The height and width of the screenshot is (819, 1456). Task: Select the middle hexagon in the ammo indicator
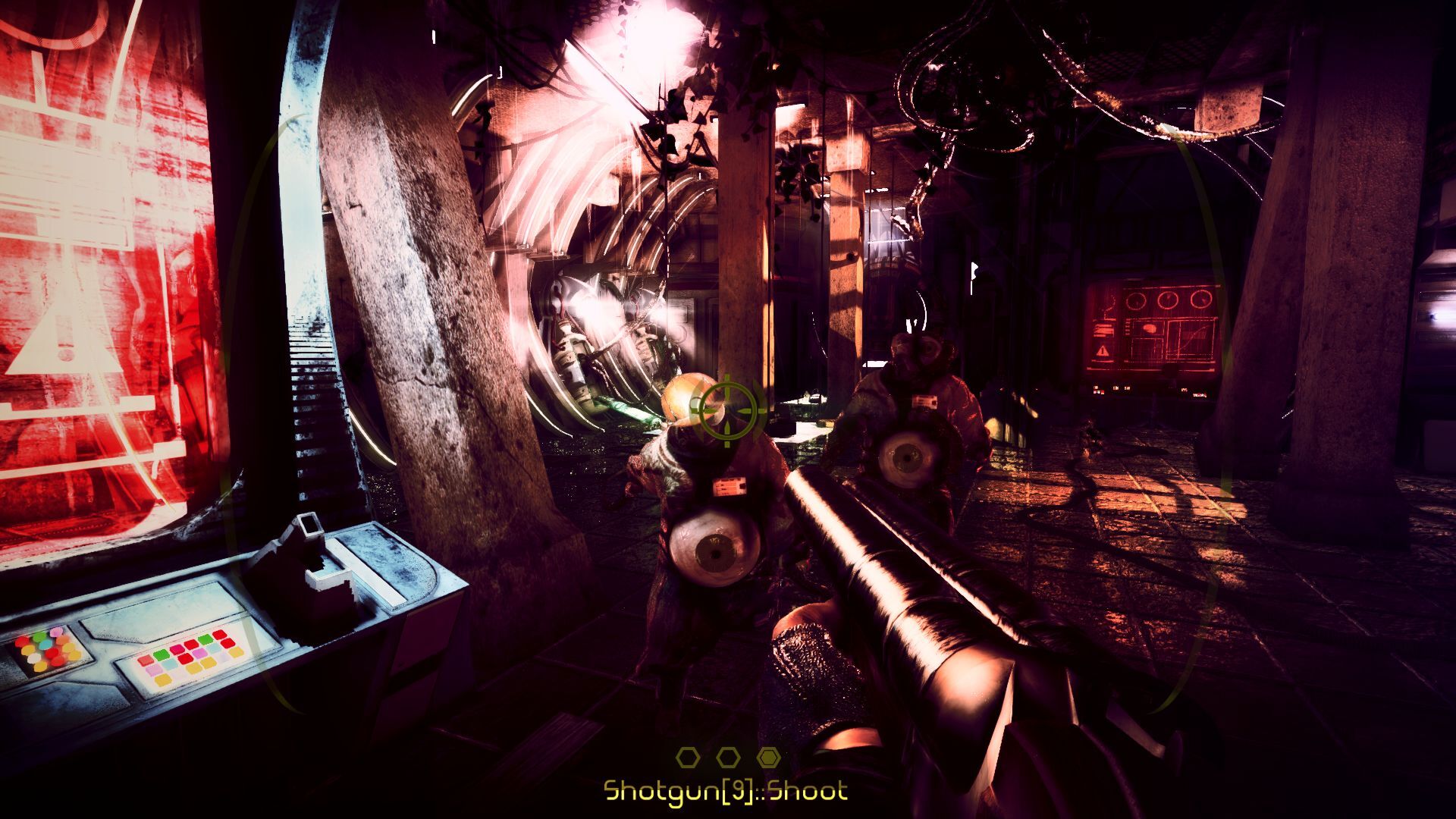point(728,758)
